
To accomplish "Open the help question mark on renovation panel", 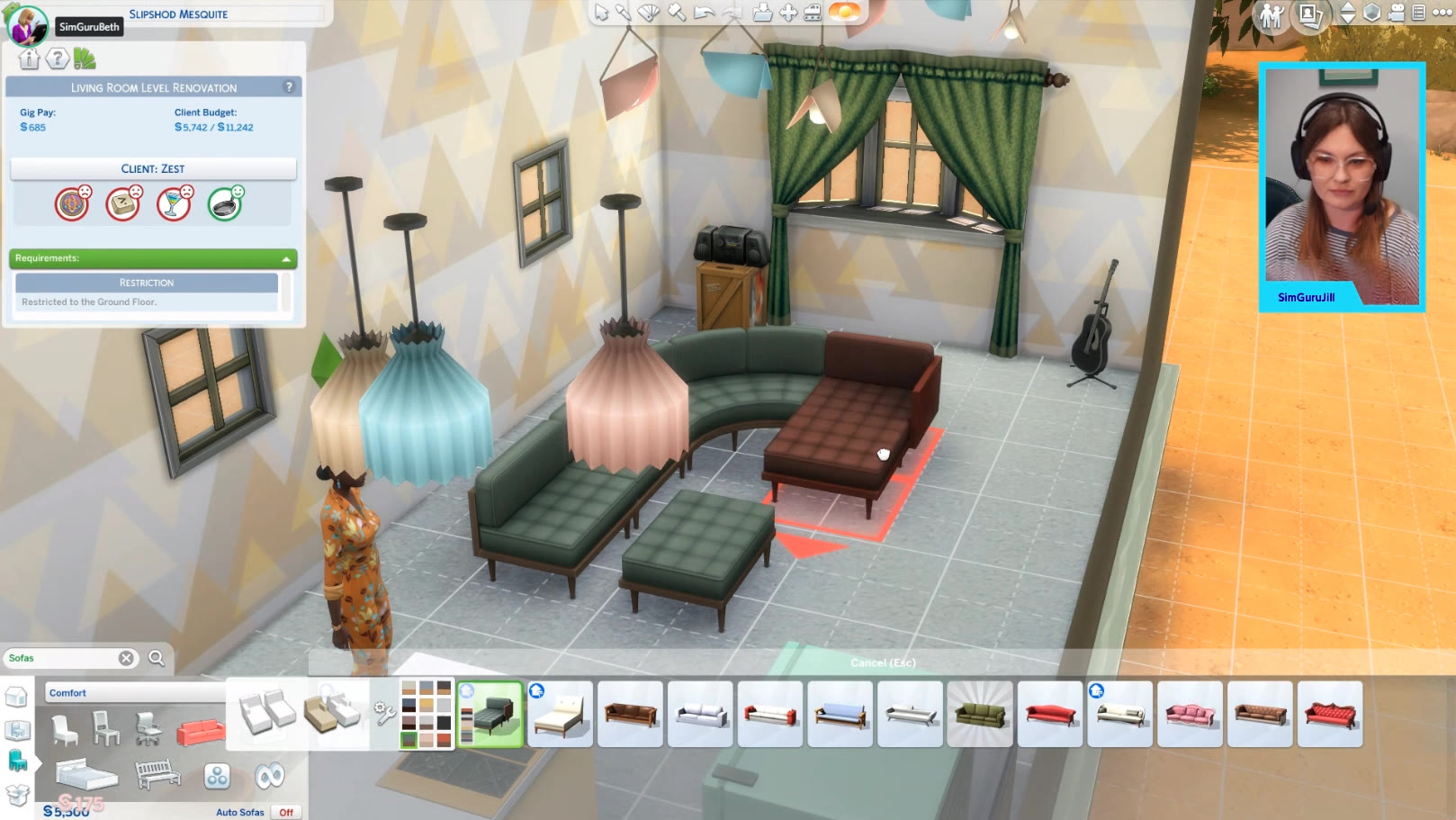I will click(289, 87).
